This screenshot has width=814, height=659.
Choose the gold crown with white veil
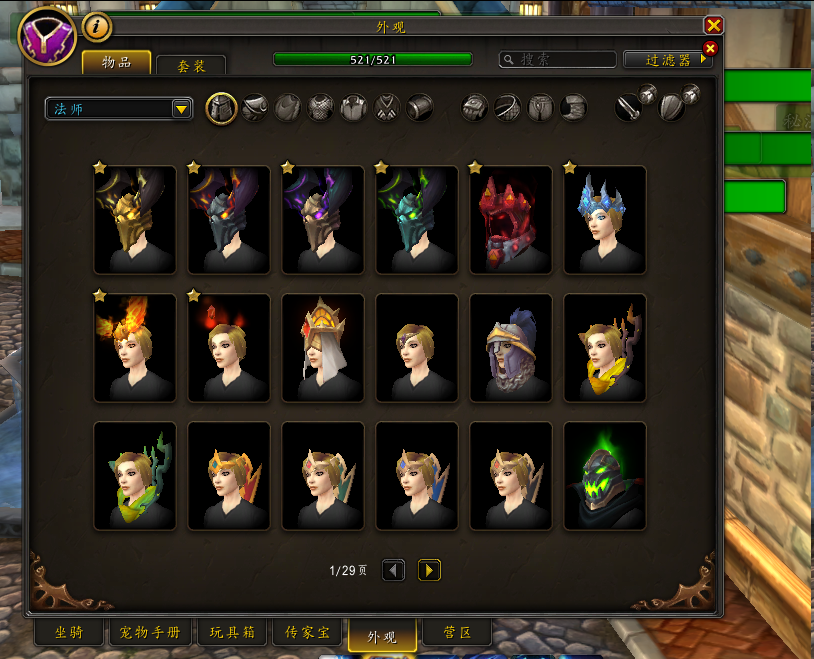coord(323,348)
